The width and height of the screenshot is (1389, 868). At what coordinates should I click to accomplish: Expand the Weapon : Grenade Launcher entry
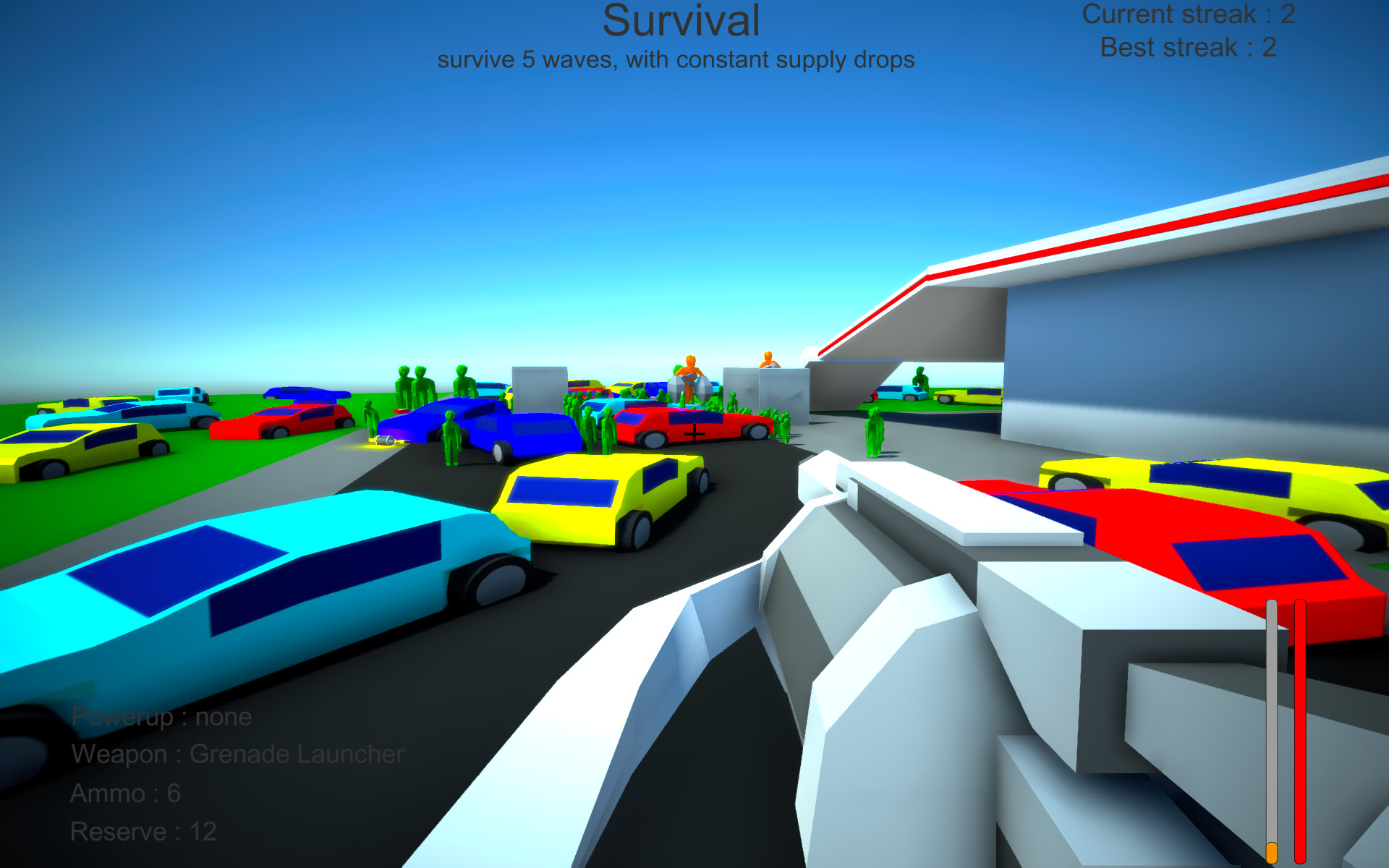pos(239,754)
